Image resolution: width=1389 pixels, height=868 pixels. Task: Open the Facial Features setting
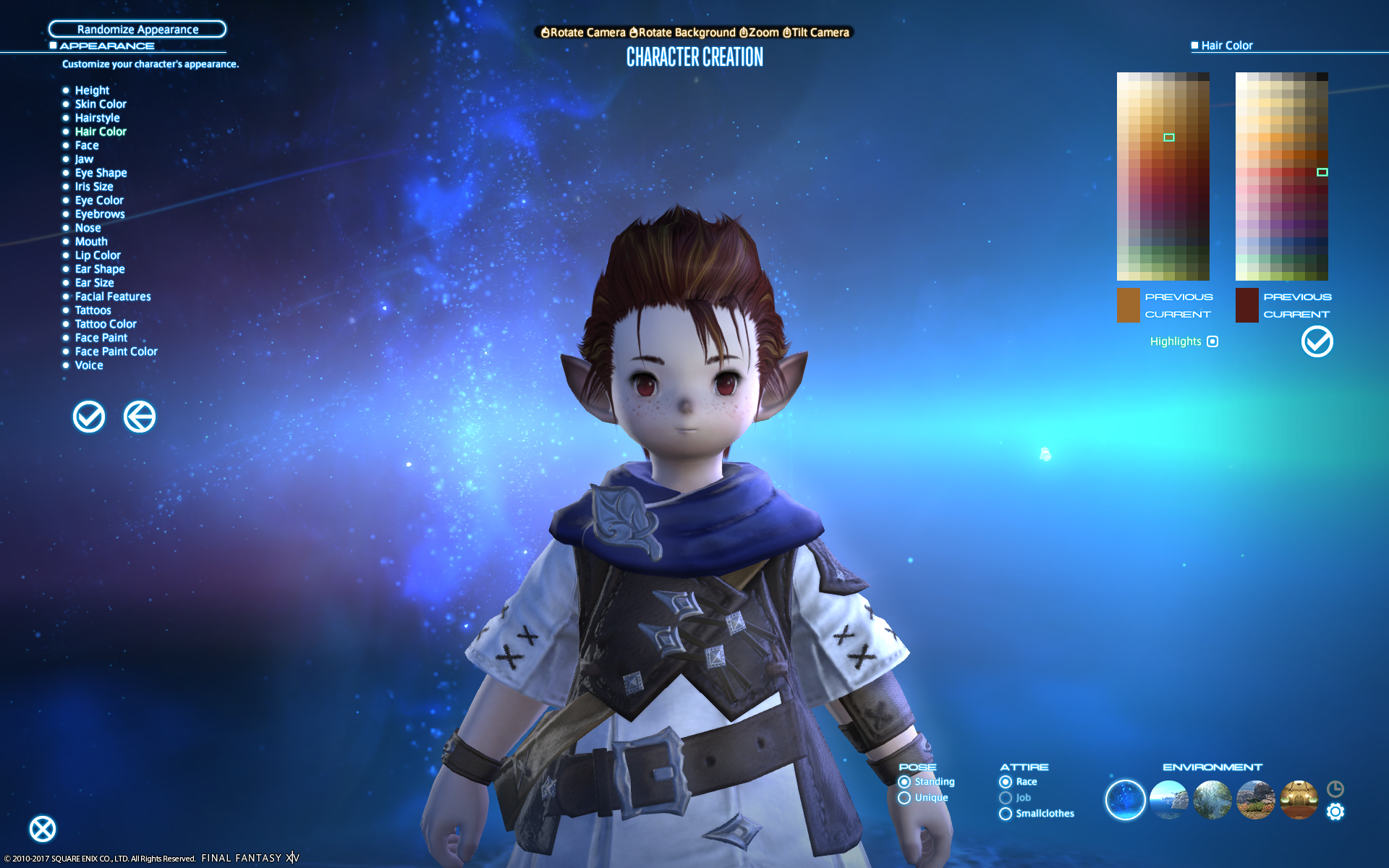(113, 297)
